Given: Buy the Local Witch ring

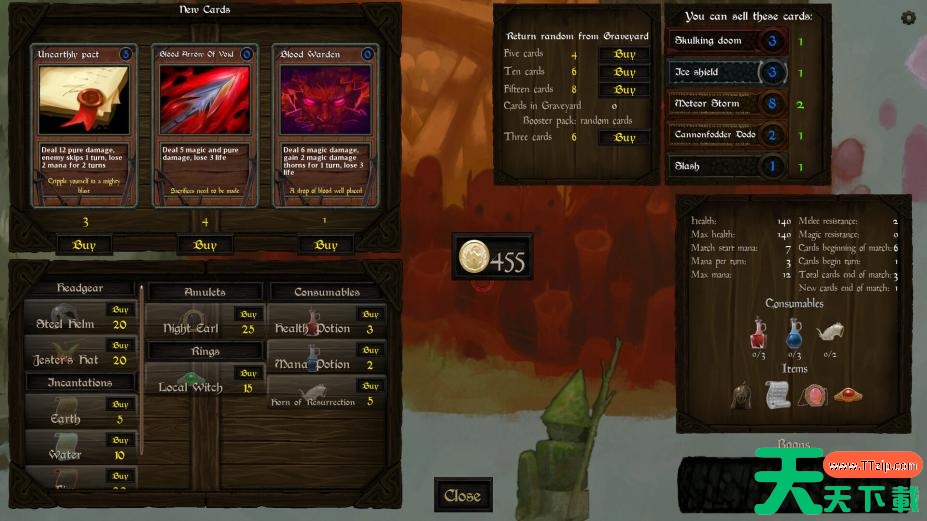Looking at the screenshot, I should pyautogui.click(x=248, y=373).
